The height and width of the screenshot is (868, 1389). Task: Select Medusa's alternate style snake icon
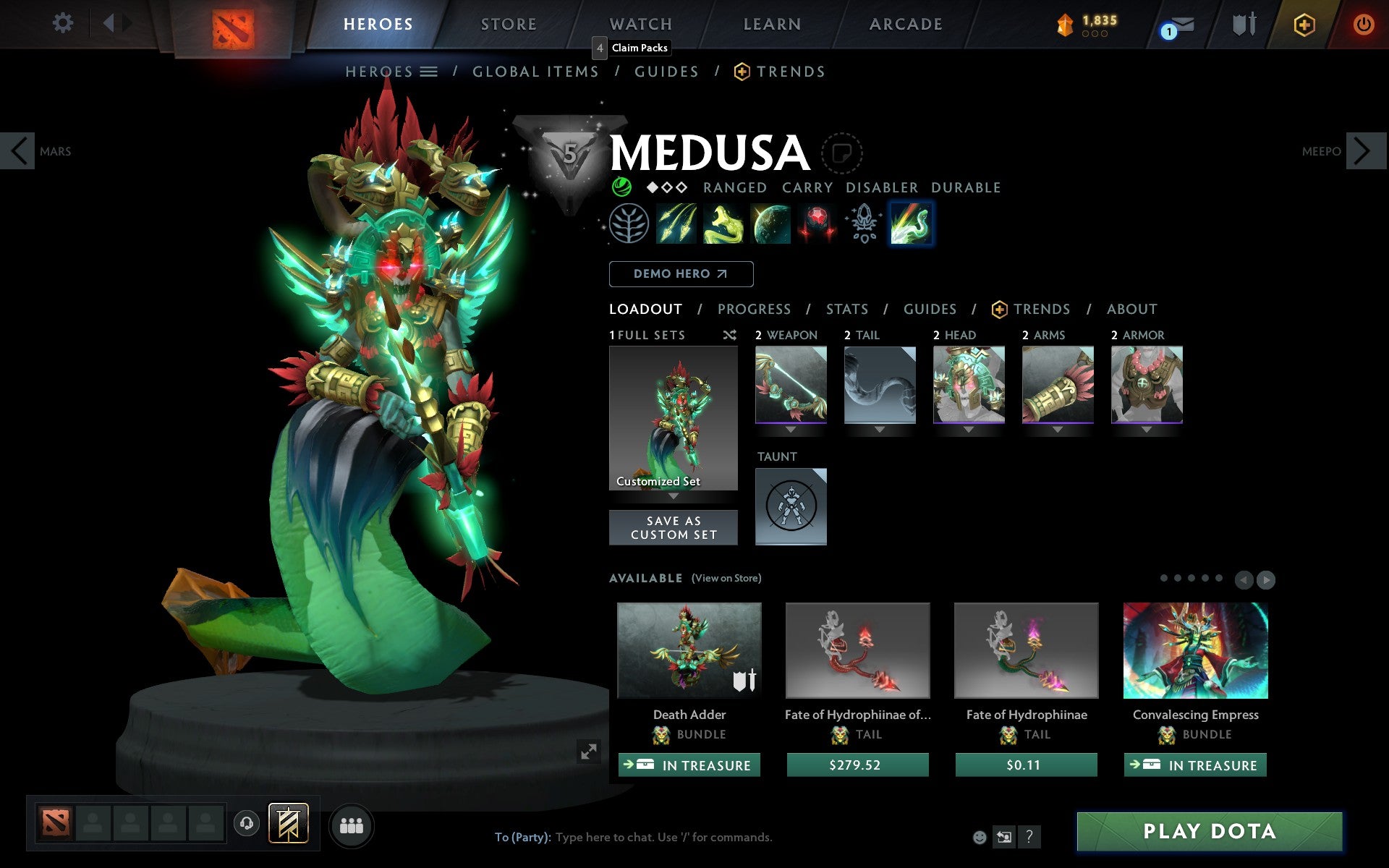911,224
